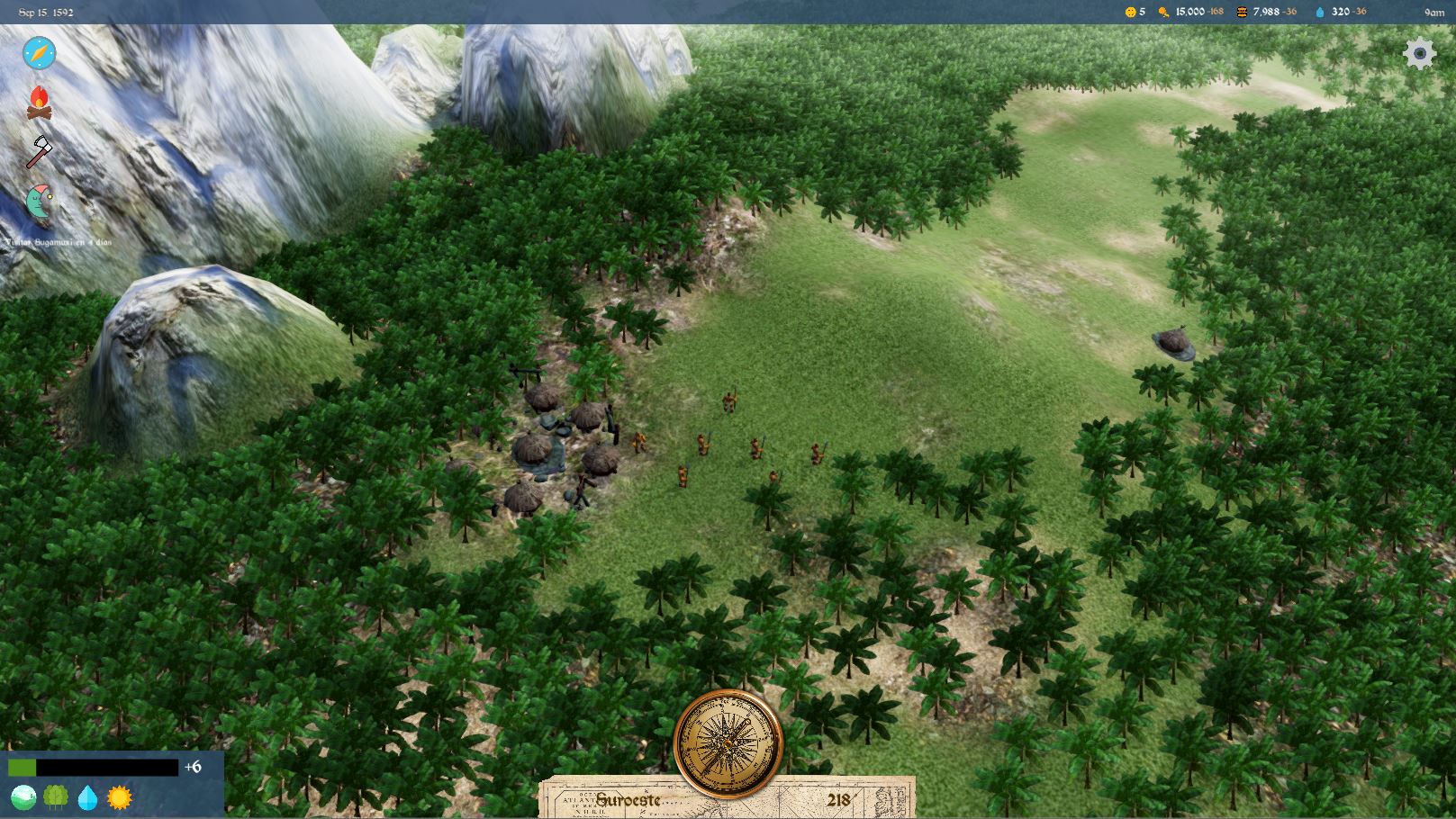The height and width of the screenshot is (819, 1456).
Task: Select the campfire action icon
Action: pos(39,103)
